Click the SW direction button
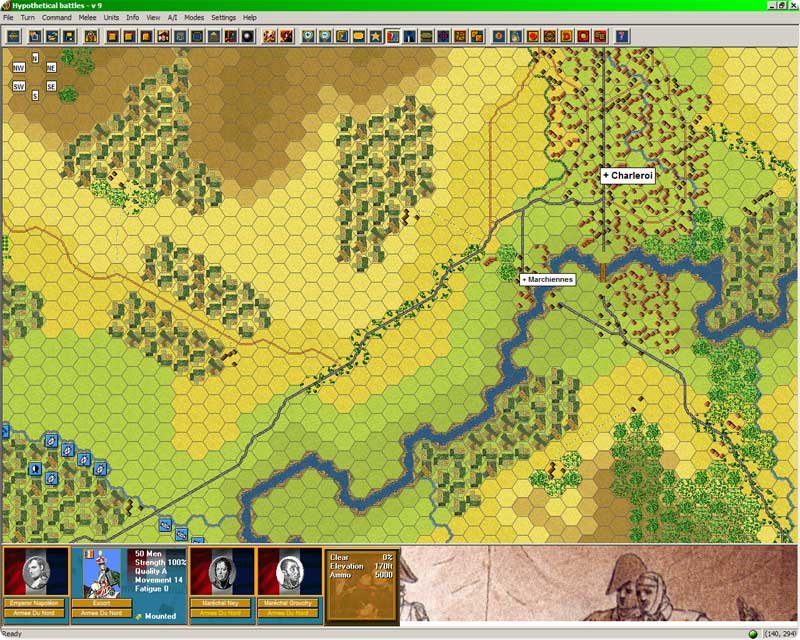The width and height of the screenshot is (800, 640). point(19,86)
